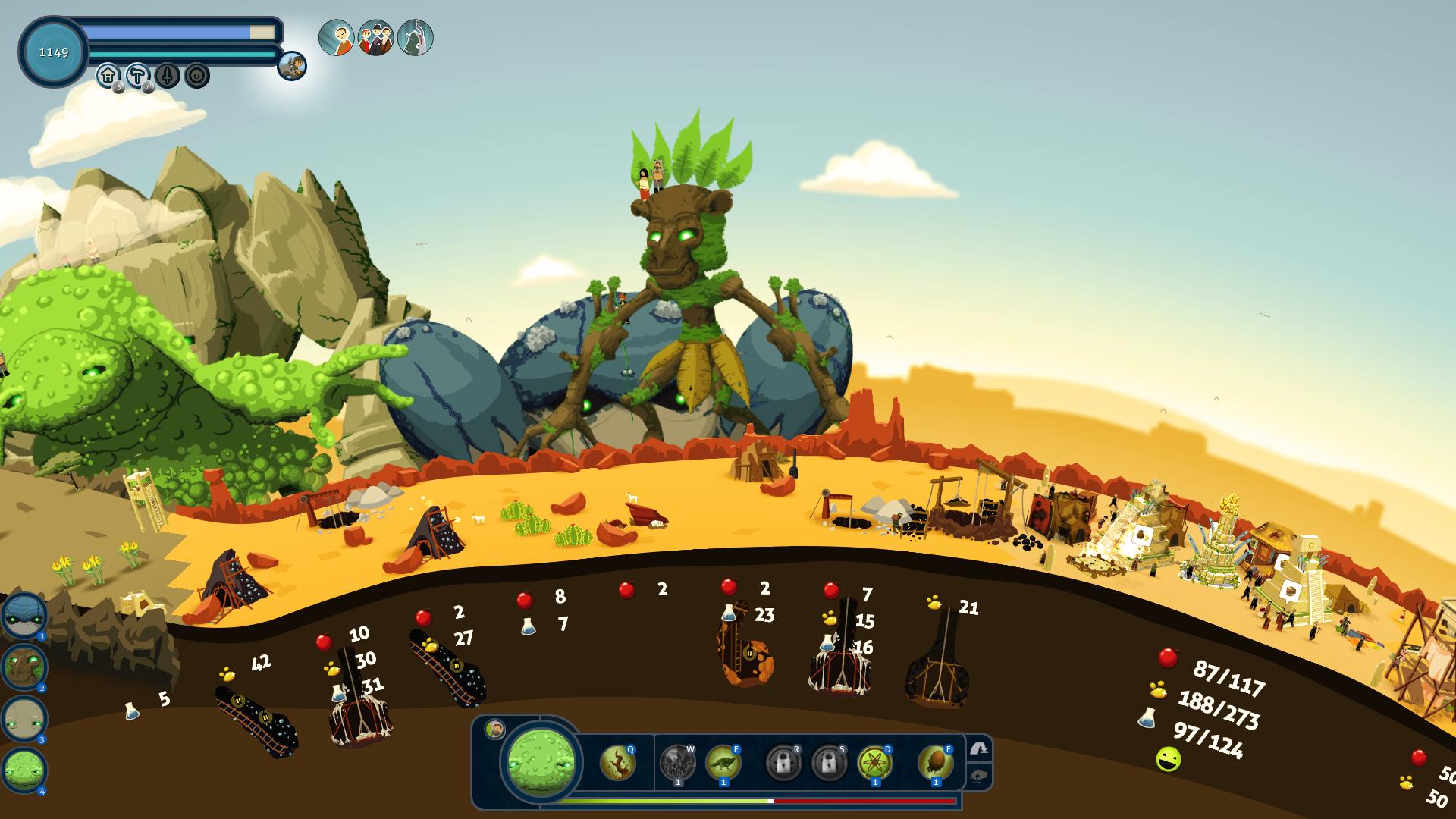This screenshot has height=819, width=1456.
Task: Activate the root ability marked Q
Action: click(x=617, y=762)
